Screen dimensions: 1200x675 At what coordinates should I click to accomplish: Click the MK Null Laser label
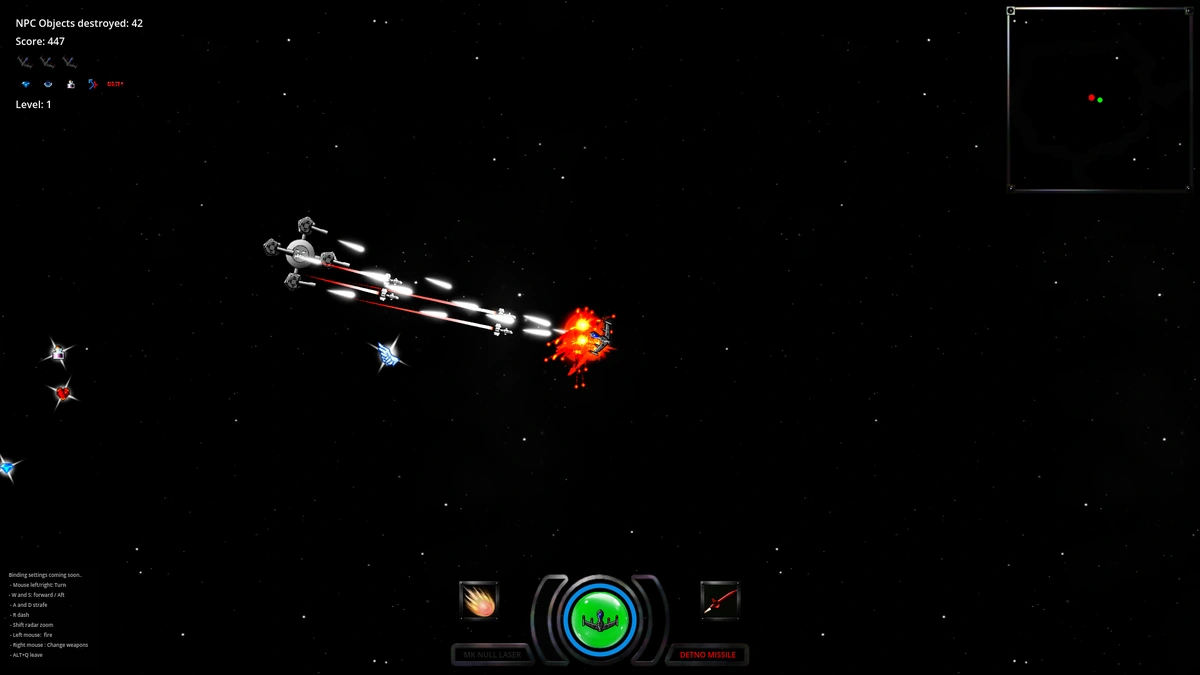click(492, 655)
